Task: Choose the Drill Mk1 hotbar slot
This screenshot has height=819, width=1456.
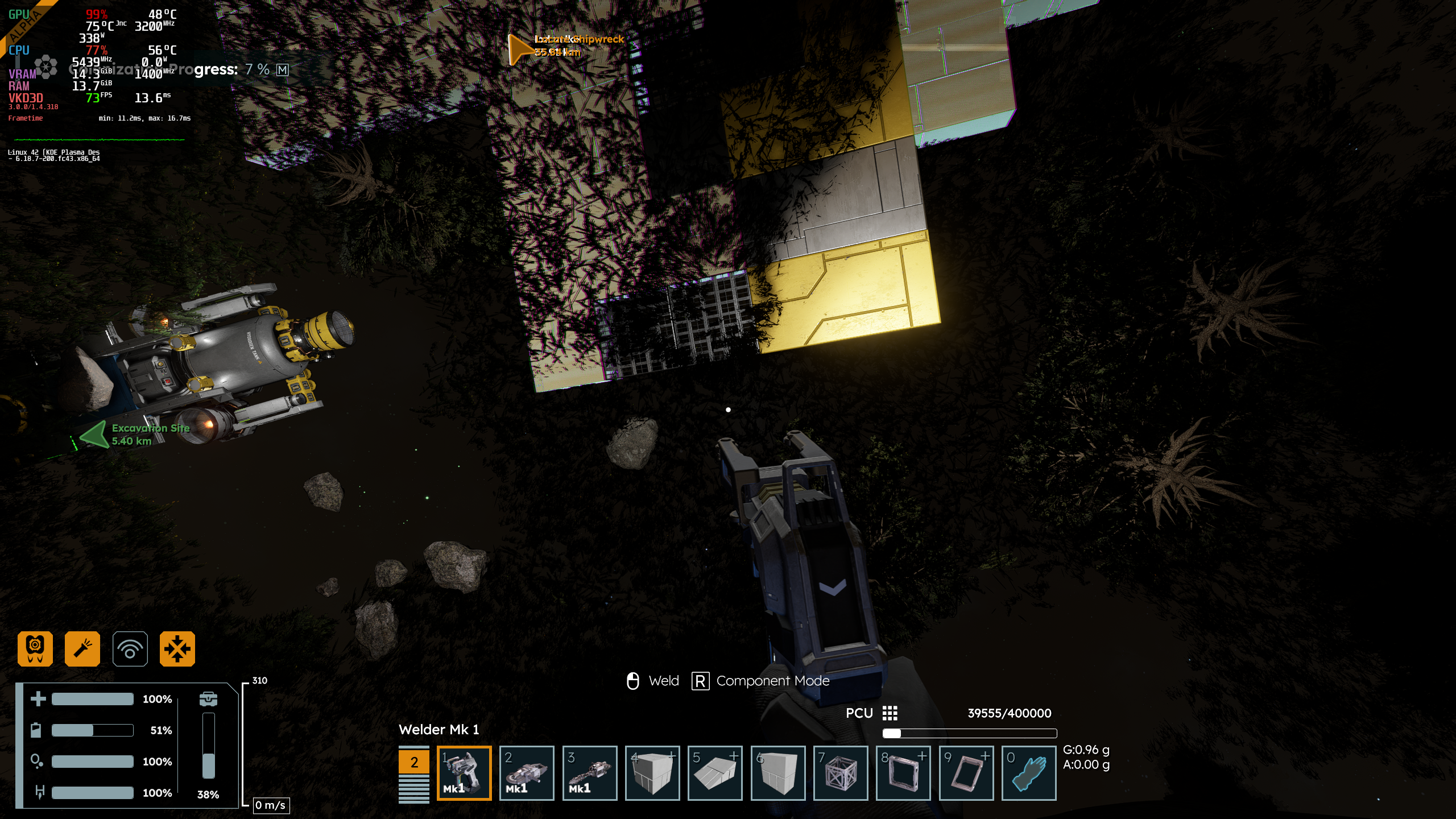Action: (x=589, y=773)
